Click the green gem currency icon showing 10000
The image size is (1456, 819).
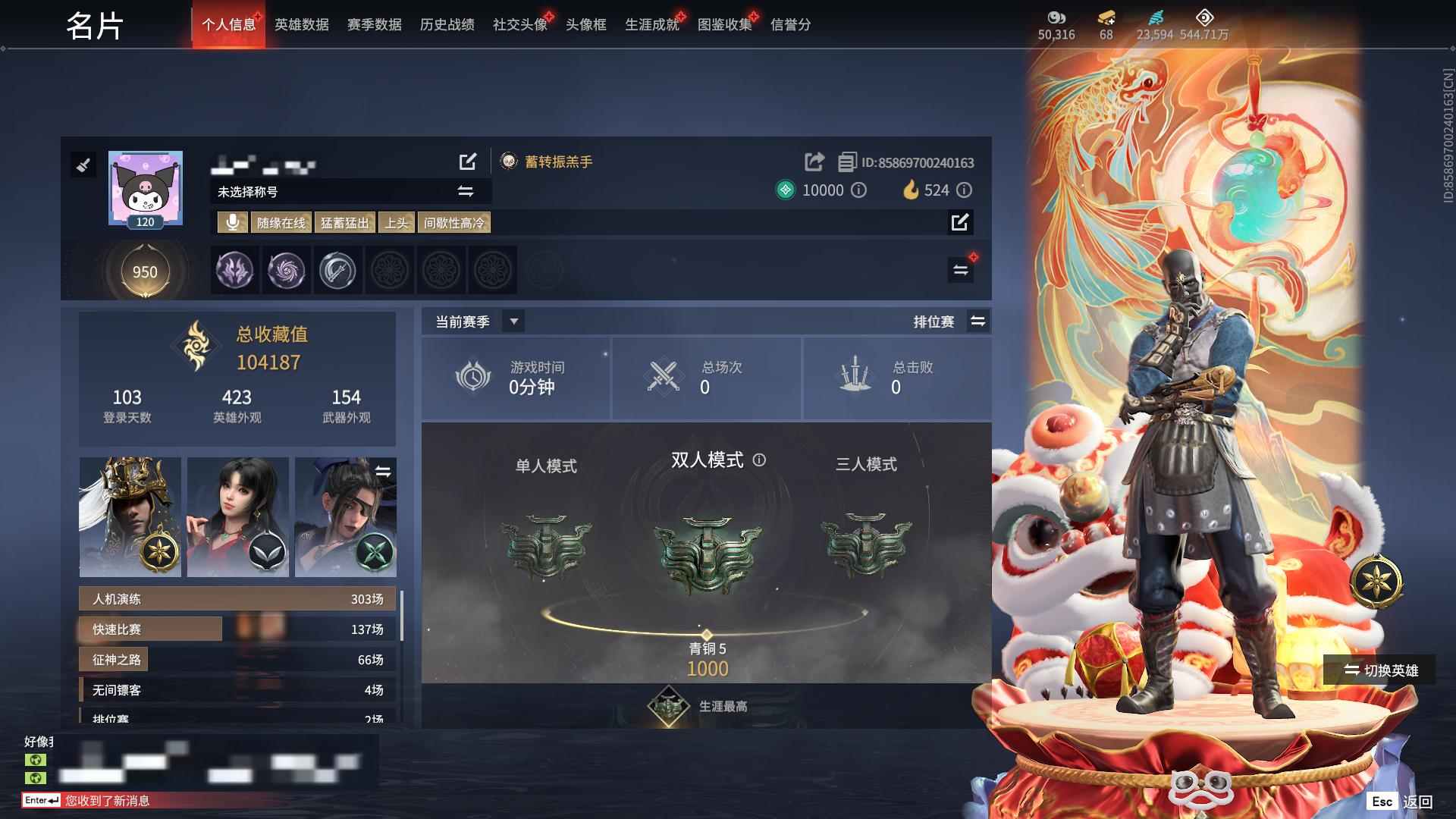coord(785,190)
